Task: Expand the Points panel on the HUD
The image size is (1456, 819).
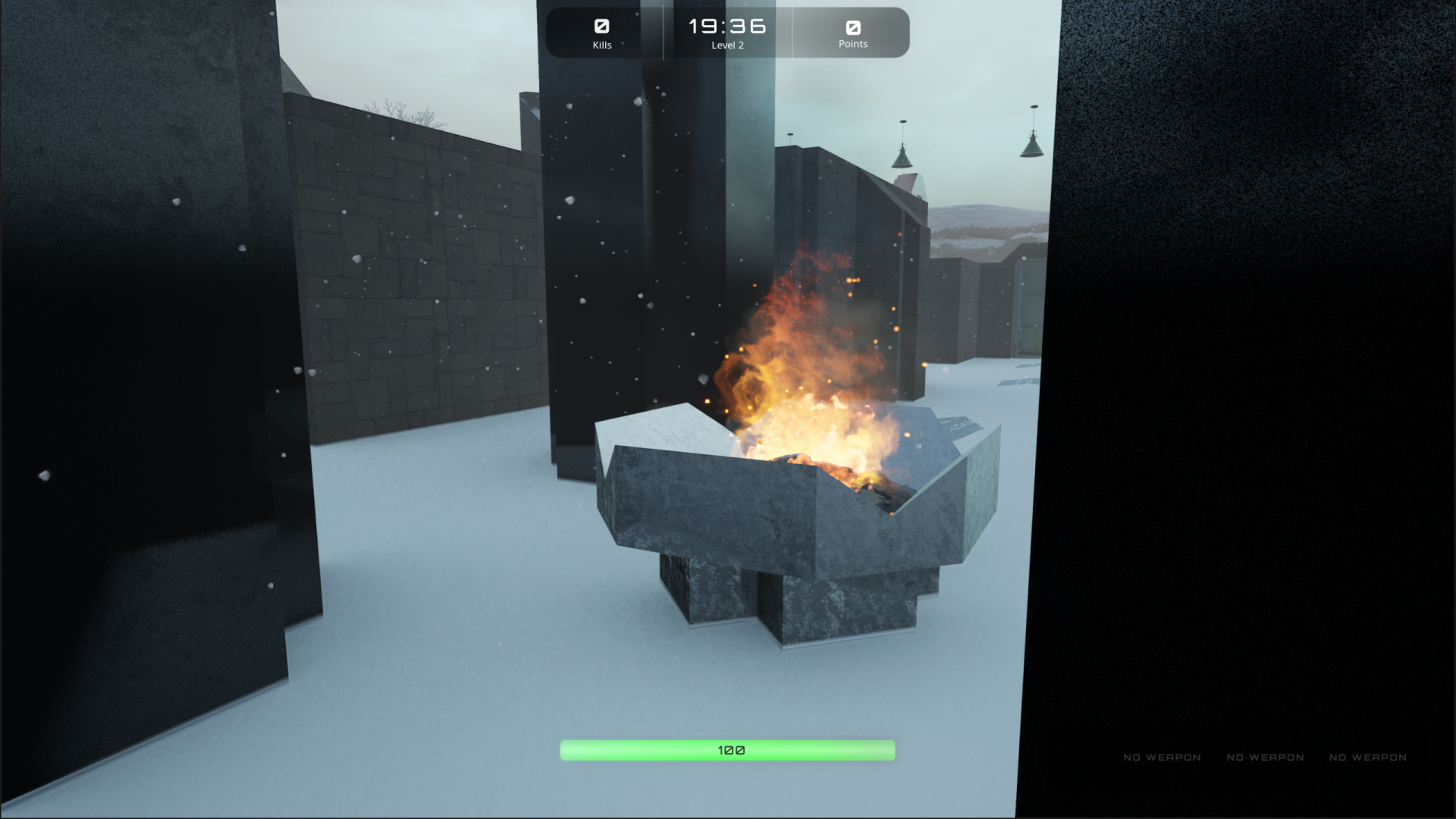Action: point(852,33)
